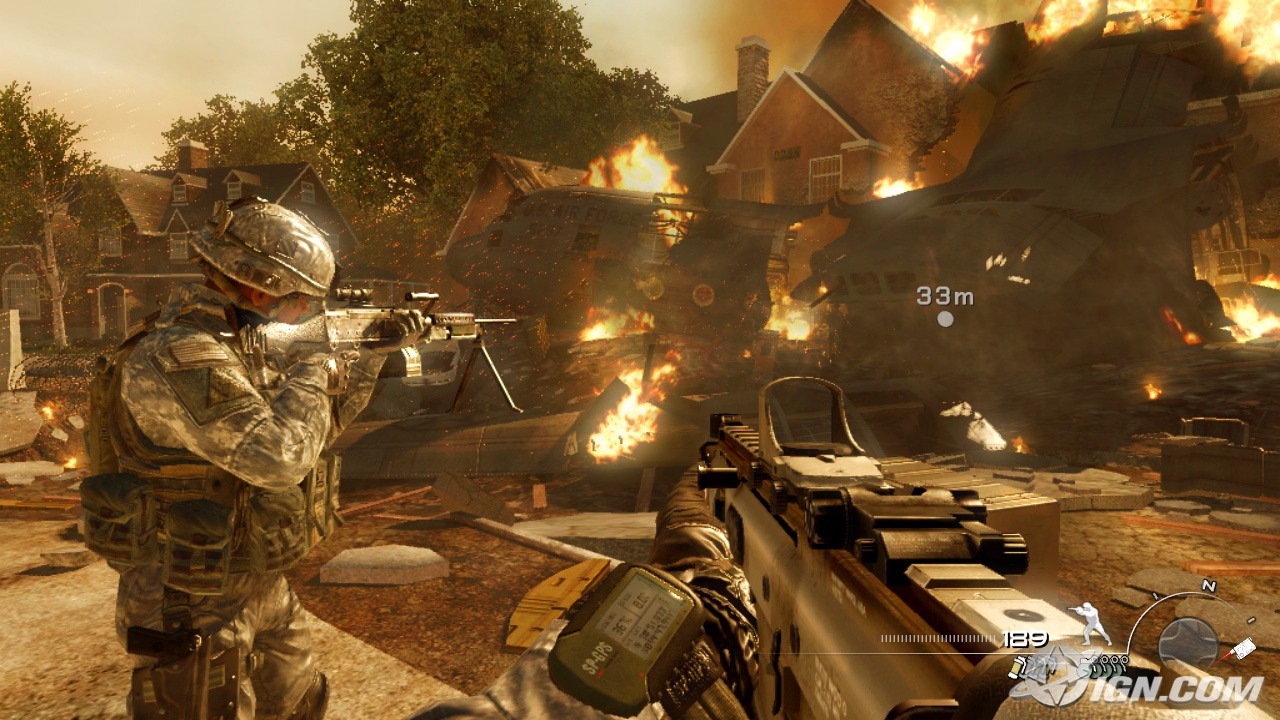Viewport: 1280px width, 720px height.
Task: Select the soldier's helmet
Action: pyautogui.click(x=266, y=245)
